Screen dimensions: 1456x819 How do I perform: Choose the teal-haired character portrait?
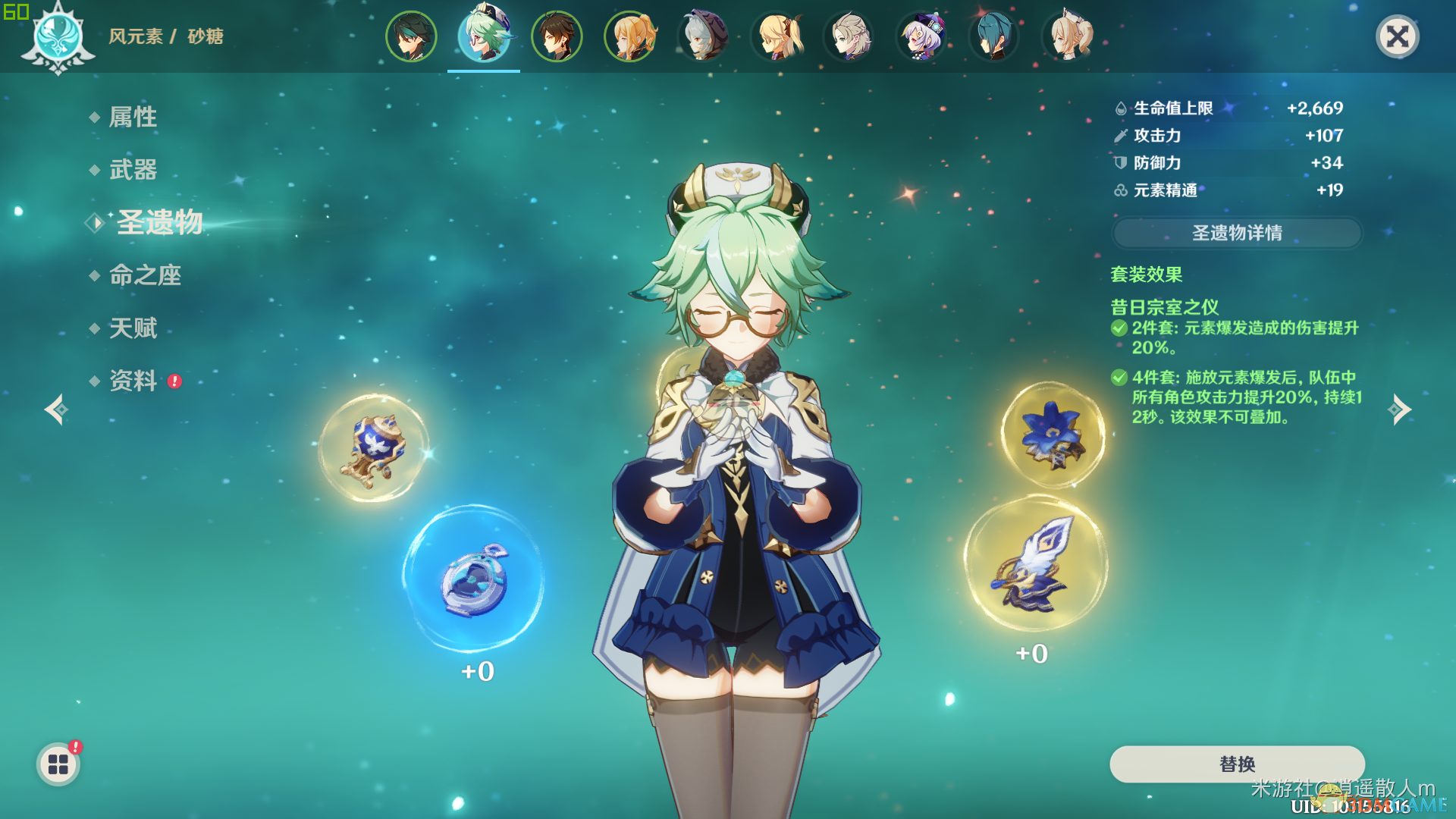click(993, 36)
